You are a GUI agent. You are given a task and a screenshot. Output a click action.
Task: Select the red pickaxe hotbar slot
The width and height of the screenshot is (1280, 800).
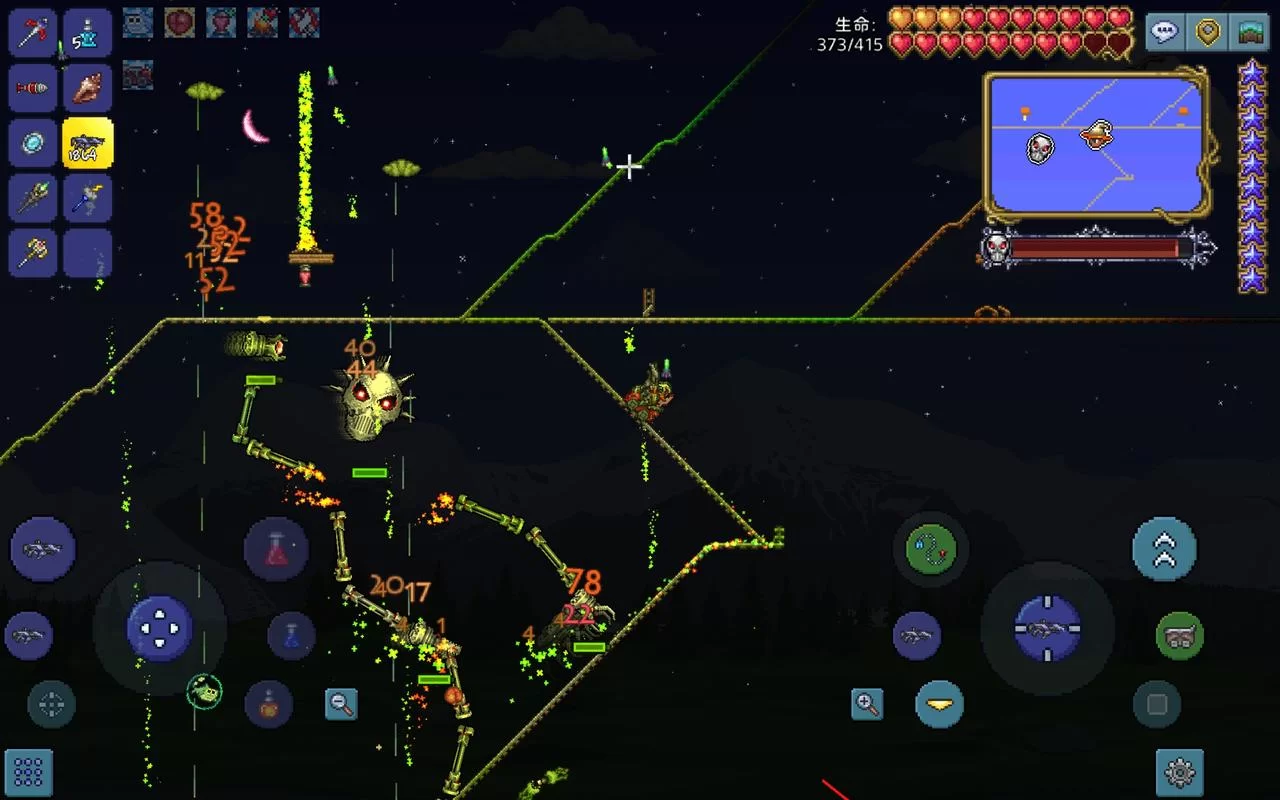(x=33, y=33)
